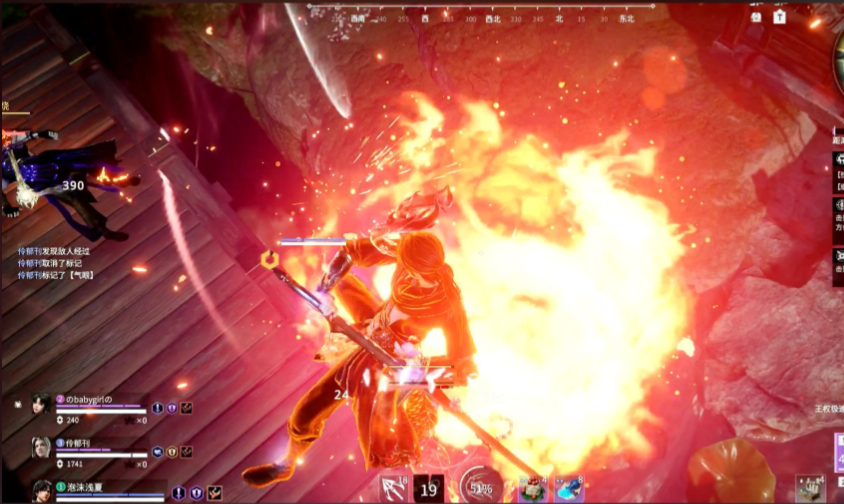Viewport: 844px width, 504px height.
Task: Select teammate 伶郁刊 portrait
Action: [40, 448]
